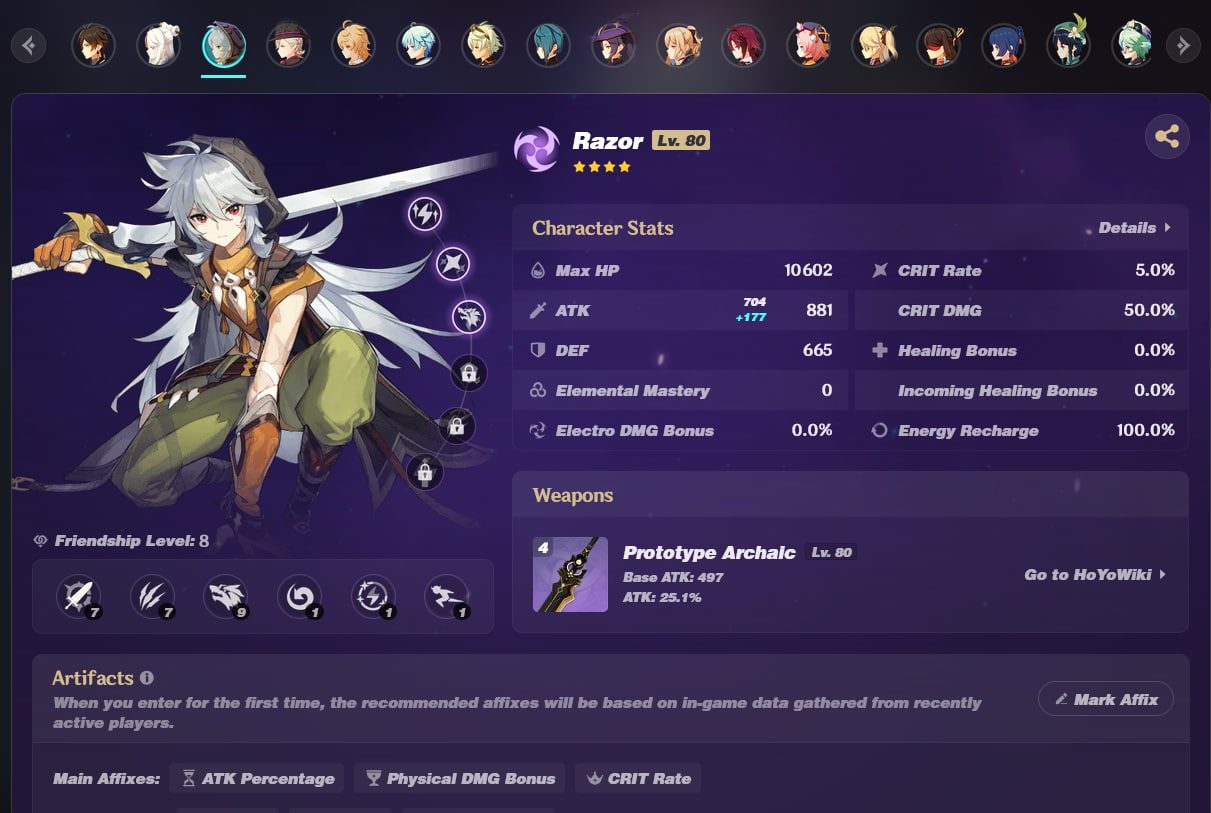The image size is (1211, 813).
Task: Select the purple witch-hat Mona avatar
Action: [613, 45]
